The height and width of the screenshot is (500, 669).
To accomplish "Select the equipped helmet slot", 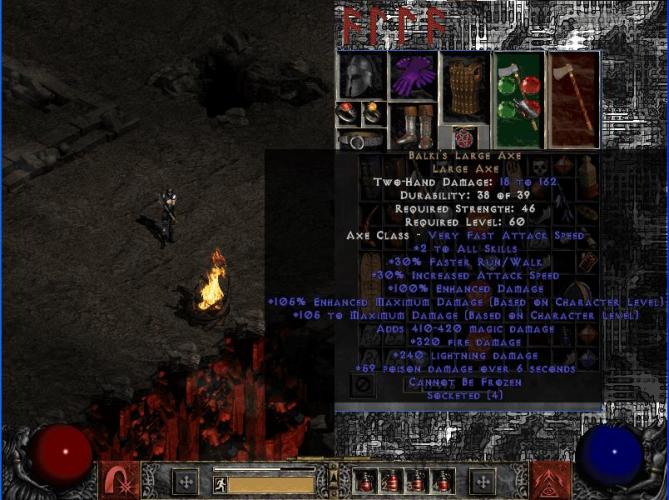I will pos(360,76).
